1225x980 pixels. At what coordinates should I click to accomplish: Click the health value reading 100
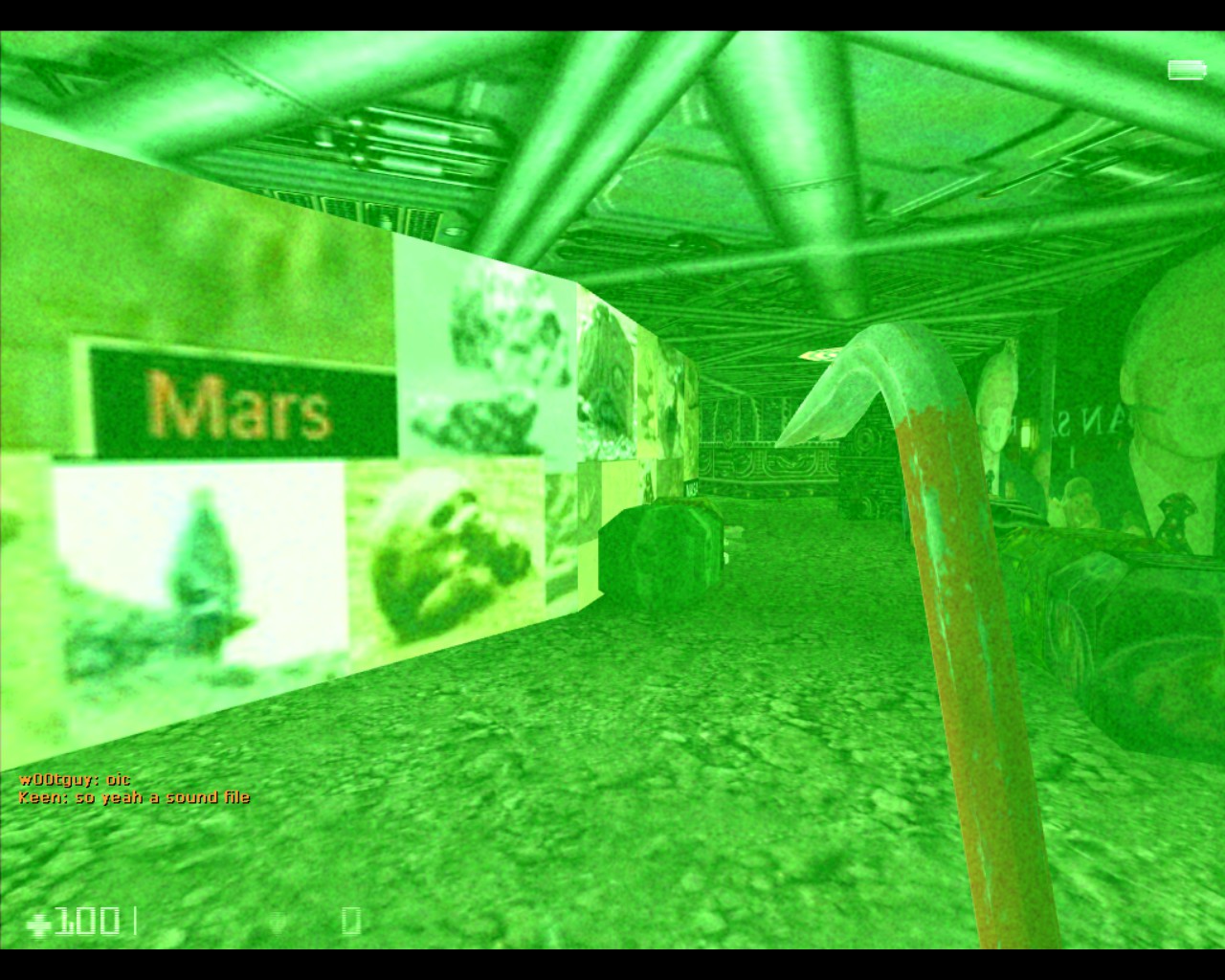tap(86, 922)
